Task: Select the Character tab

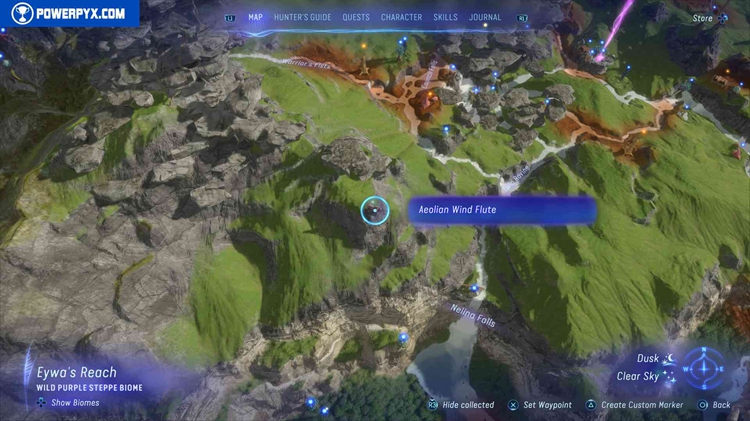Action: [401, 17]
